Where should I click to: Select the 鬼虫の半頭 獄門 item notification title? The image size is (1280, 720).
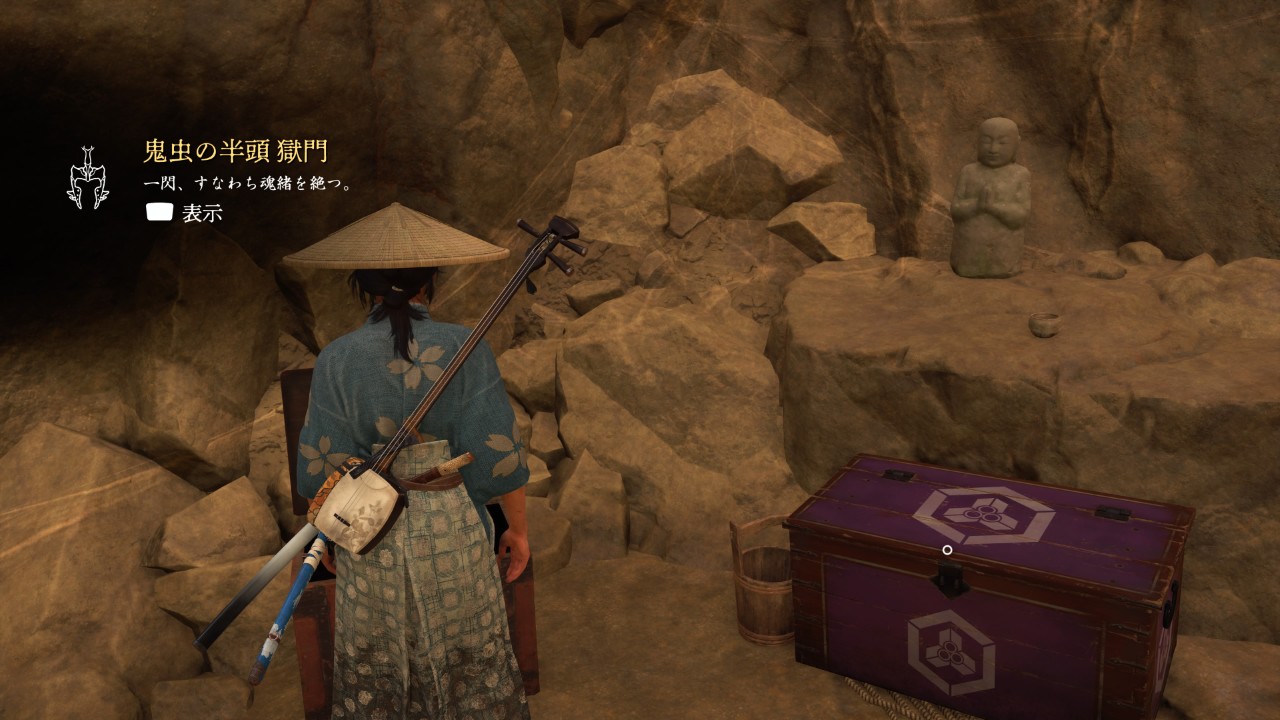tap(235, 152)
